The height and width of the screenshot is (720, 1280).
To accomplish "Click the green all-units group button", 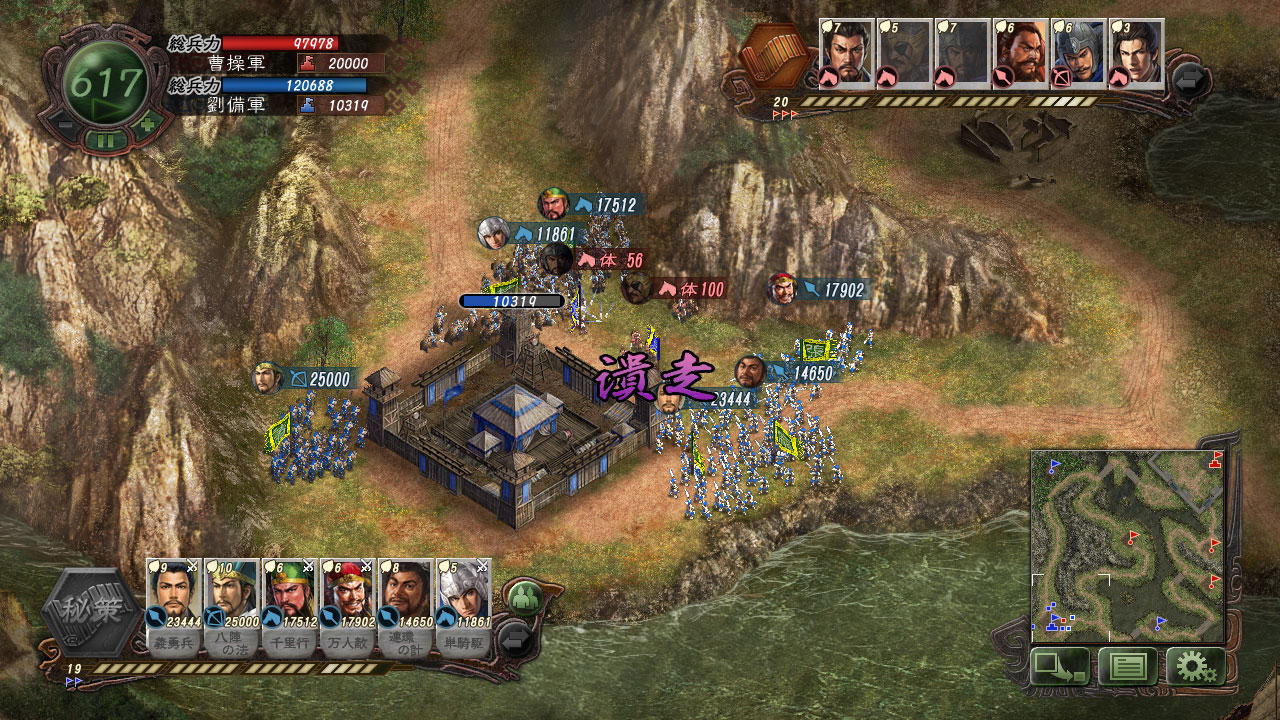I will (x=522, y=599).
